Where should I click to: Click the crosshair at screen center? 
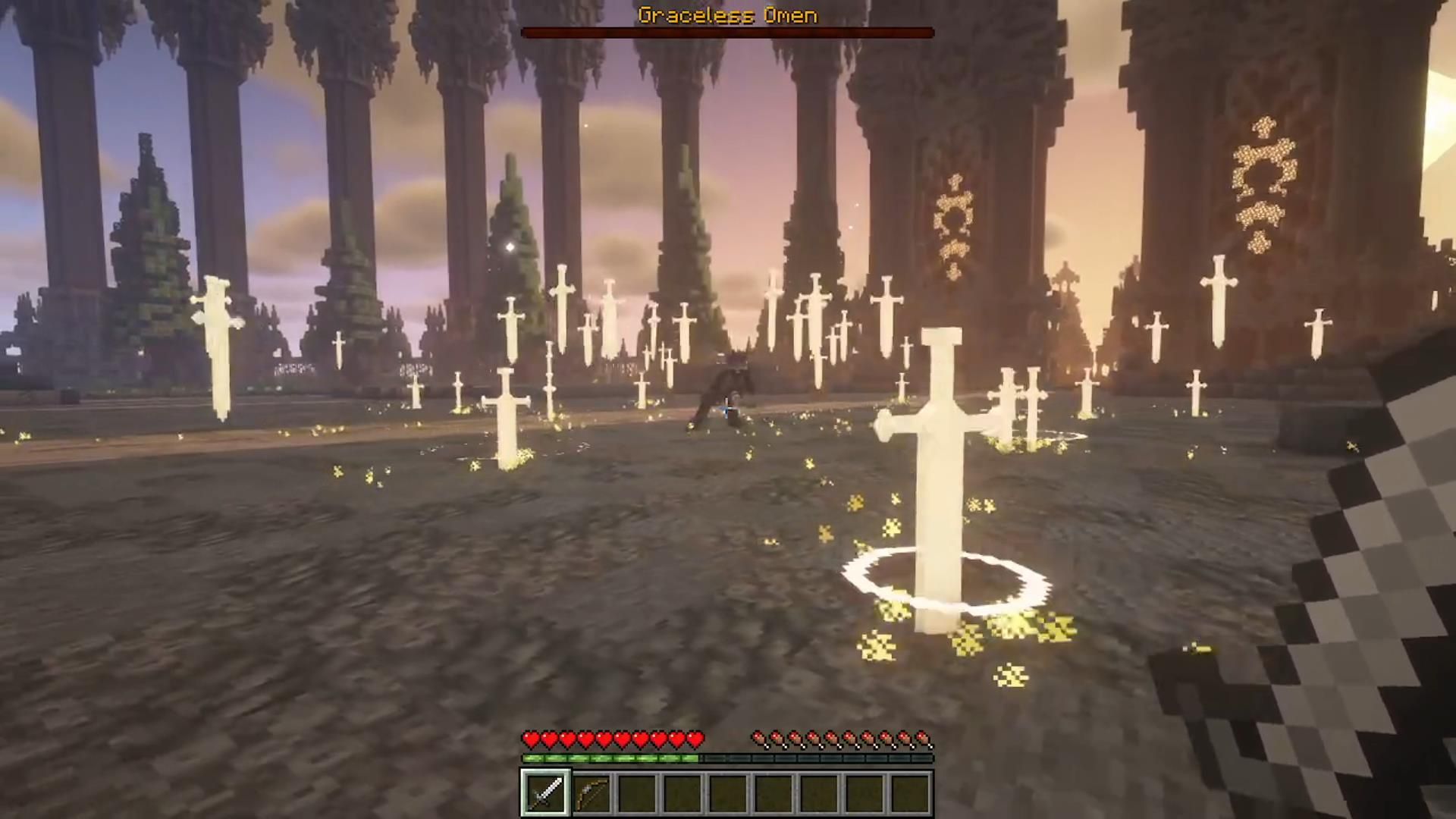(x=728, y=409)
